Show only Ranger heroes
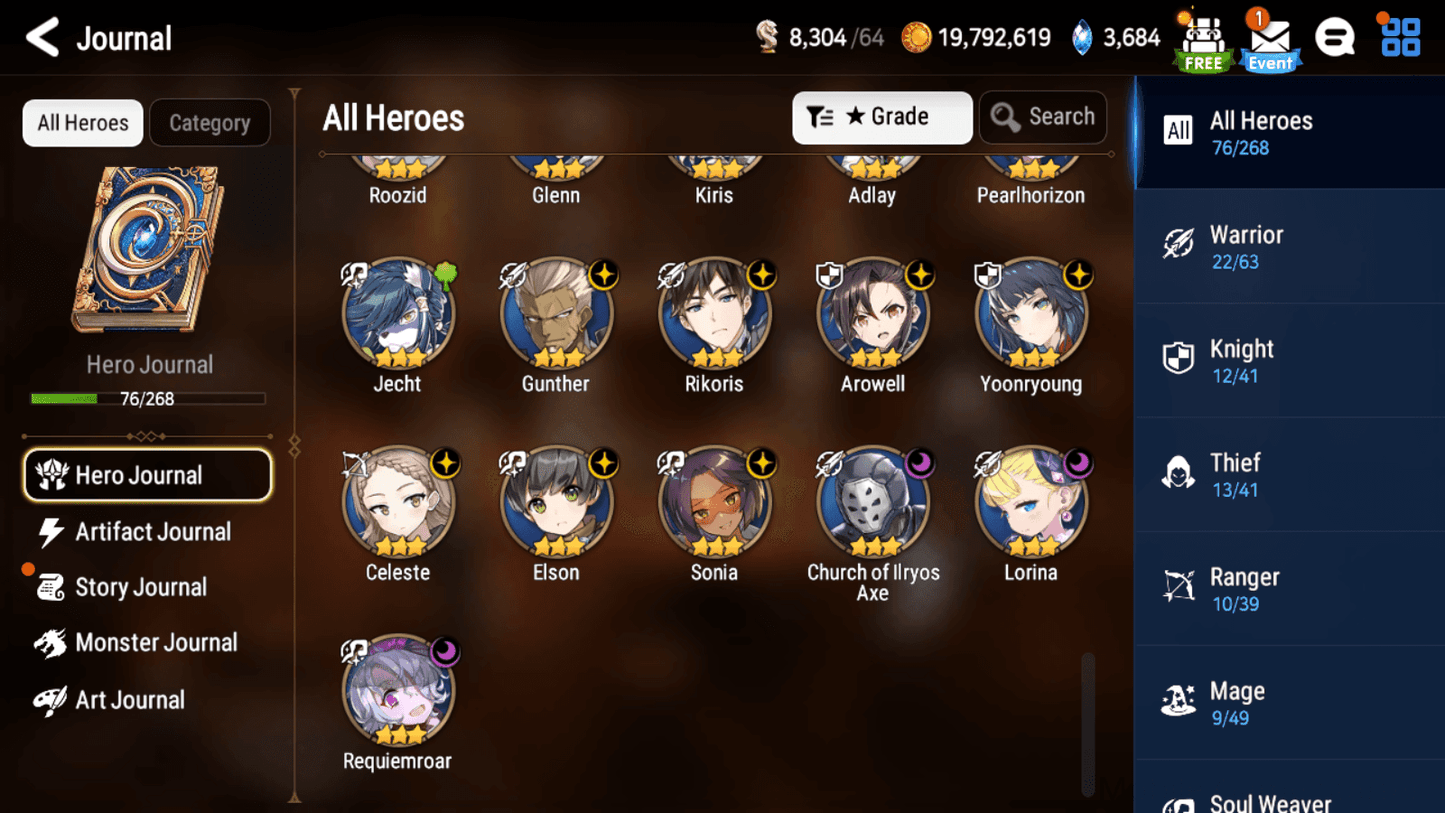Viewport: 1445px width, 813px height. point(1288,588)
